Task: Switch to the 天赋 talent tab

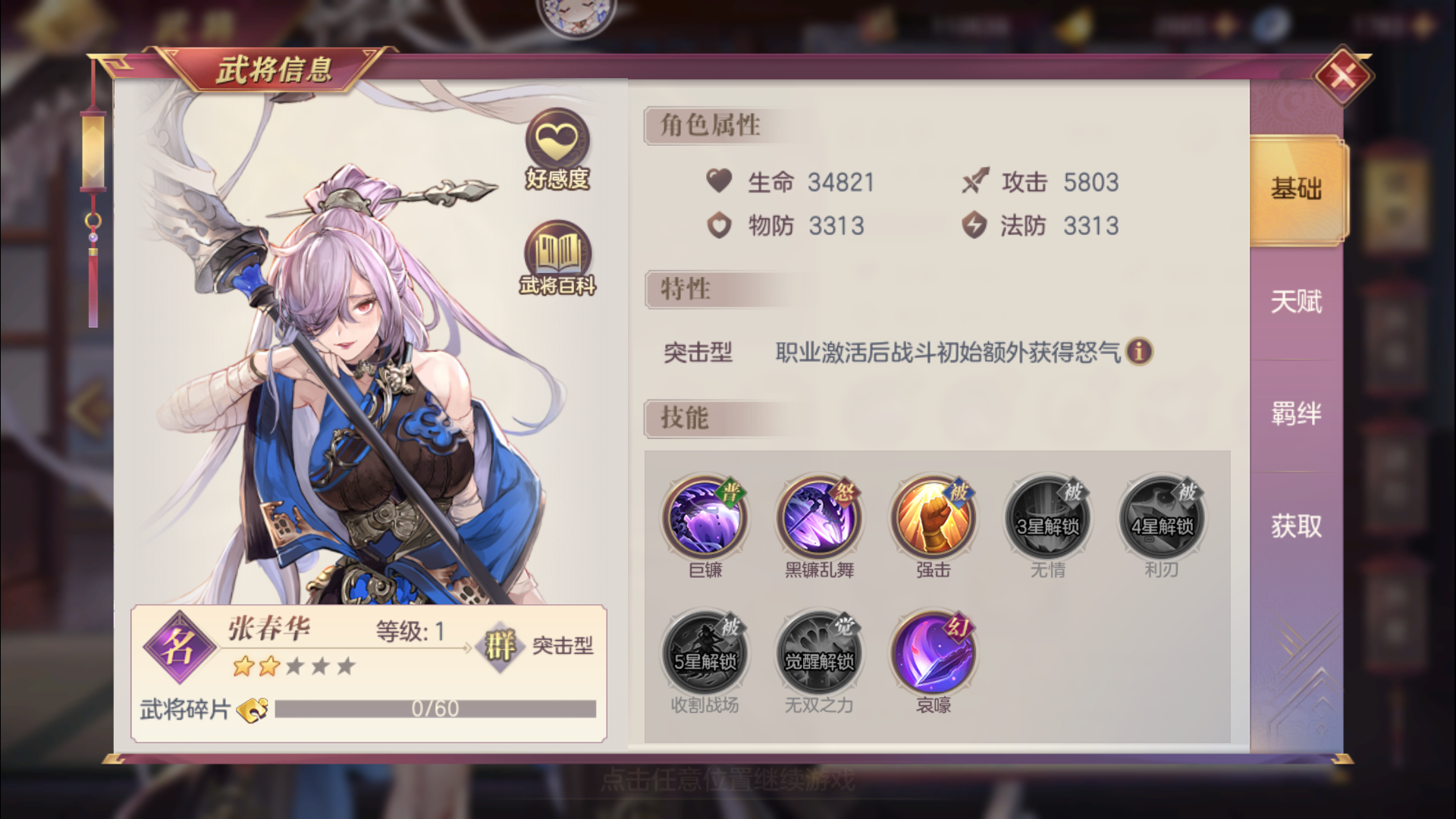Action: [1295, 302]
